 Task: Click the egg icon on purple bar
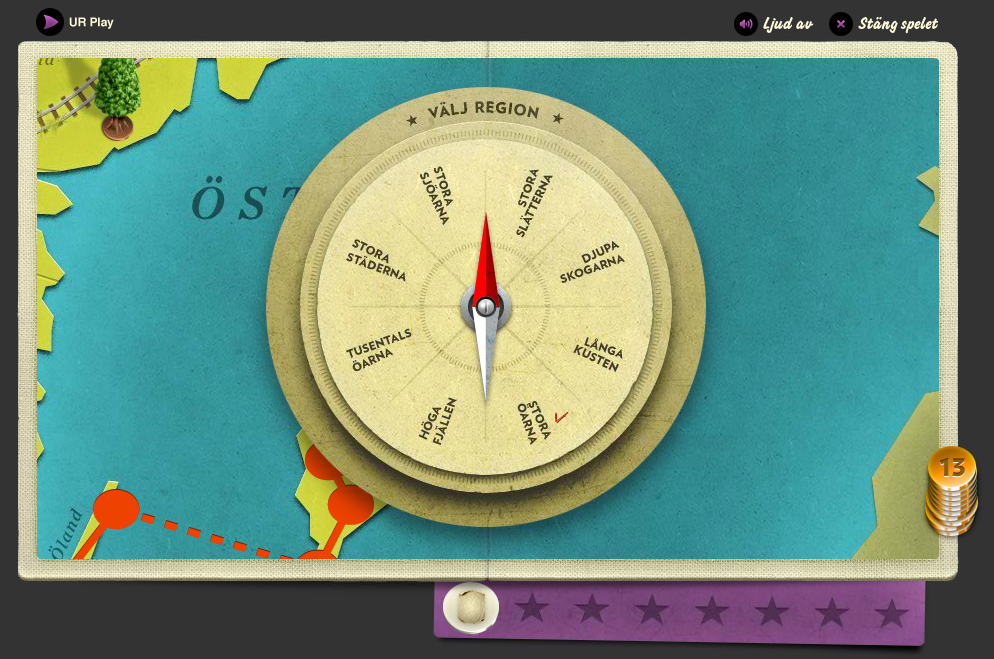pos(471,607)
